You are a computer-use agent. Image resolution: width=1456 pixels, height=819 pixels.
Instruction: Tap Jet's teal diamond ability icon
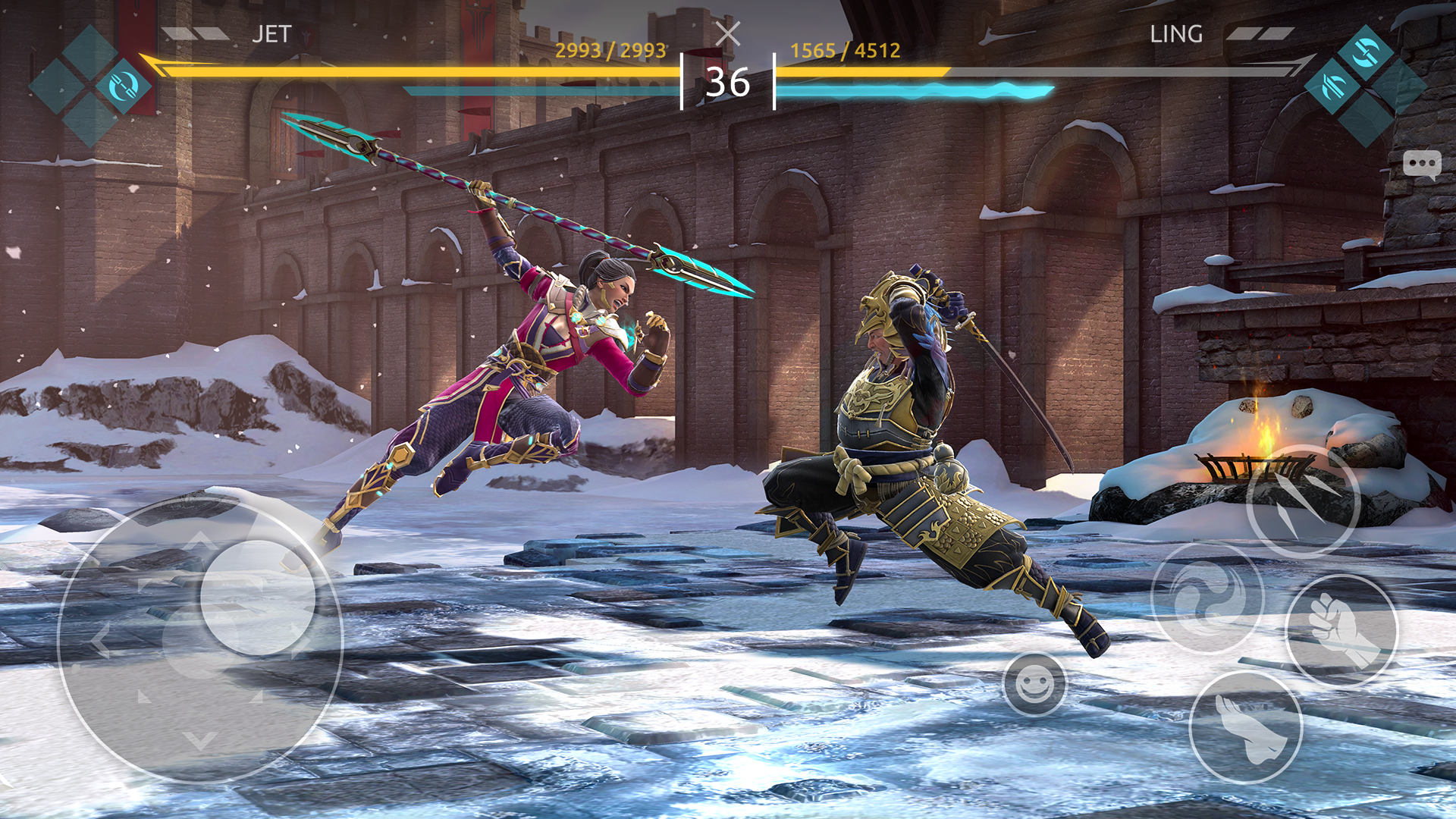(123, 86)
